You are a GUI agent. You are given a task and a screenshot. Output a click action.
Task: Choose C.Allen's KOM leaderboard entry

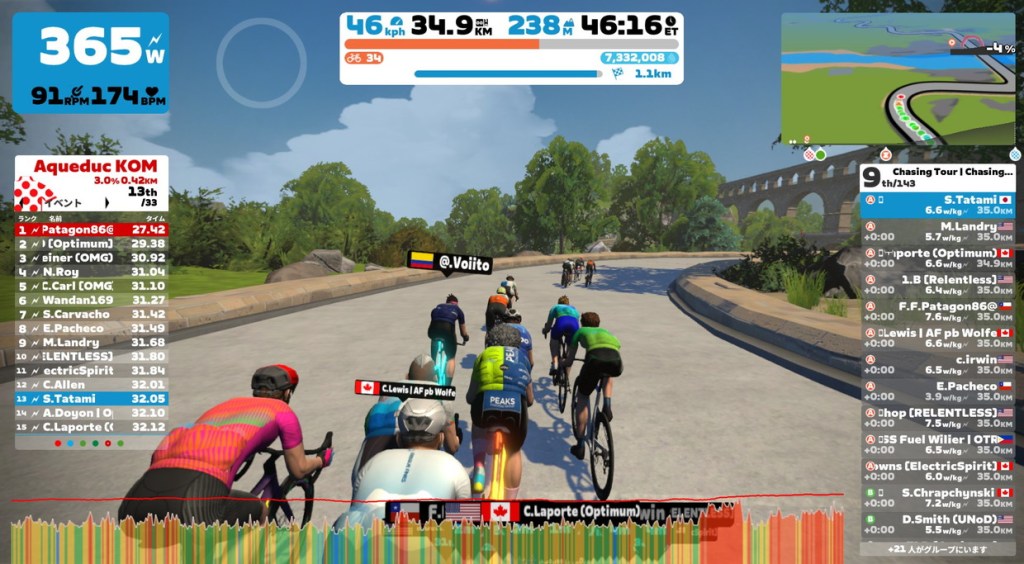tap(91, 384)
